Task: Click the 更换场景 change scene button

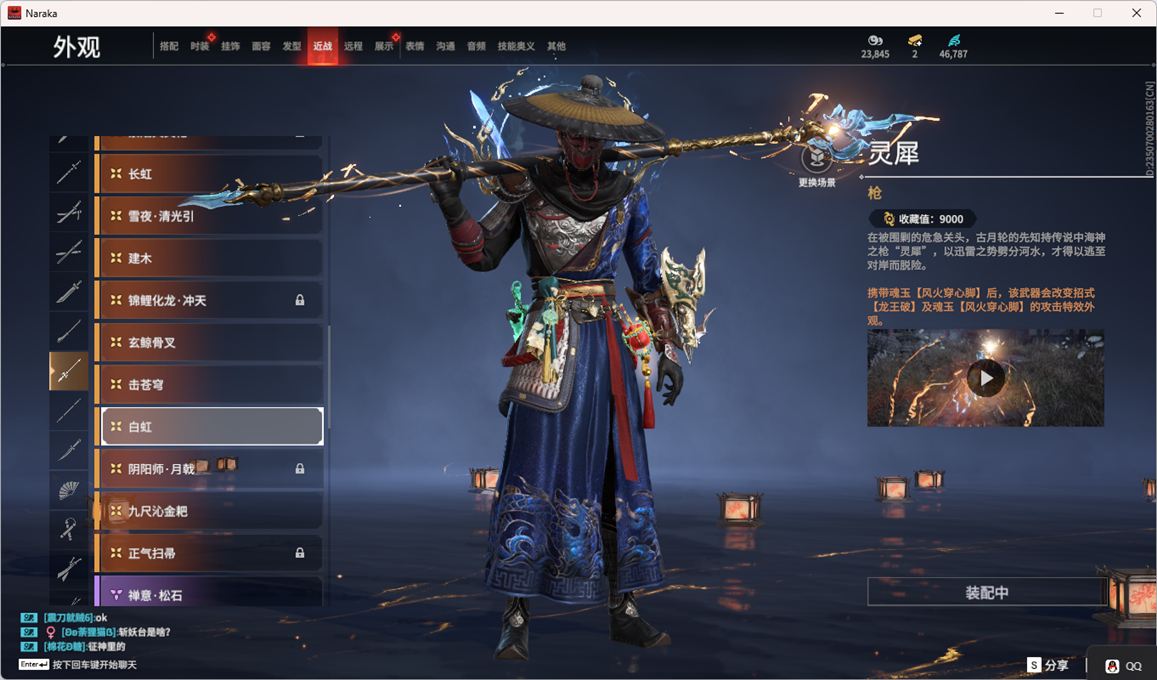Action: [x=817, y=160]
